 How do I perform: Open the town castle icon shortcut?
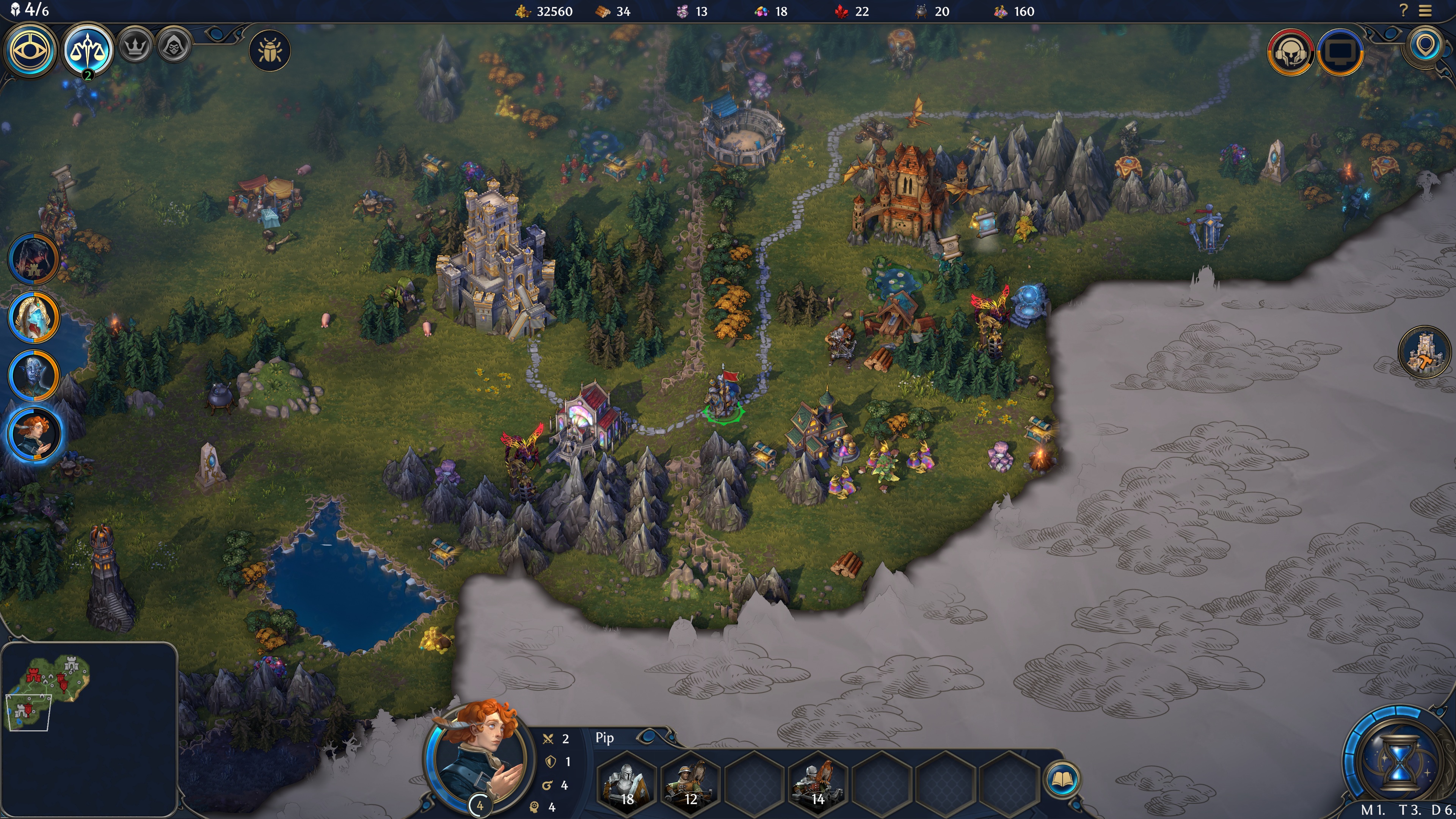pyautogui.click(x=1425, y=352)
